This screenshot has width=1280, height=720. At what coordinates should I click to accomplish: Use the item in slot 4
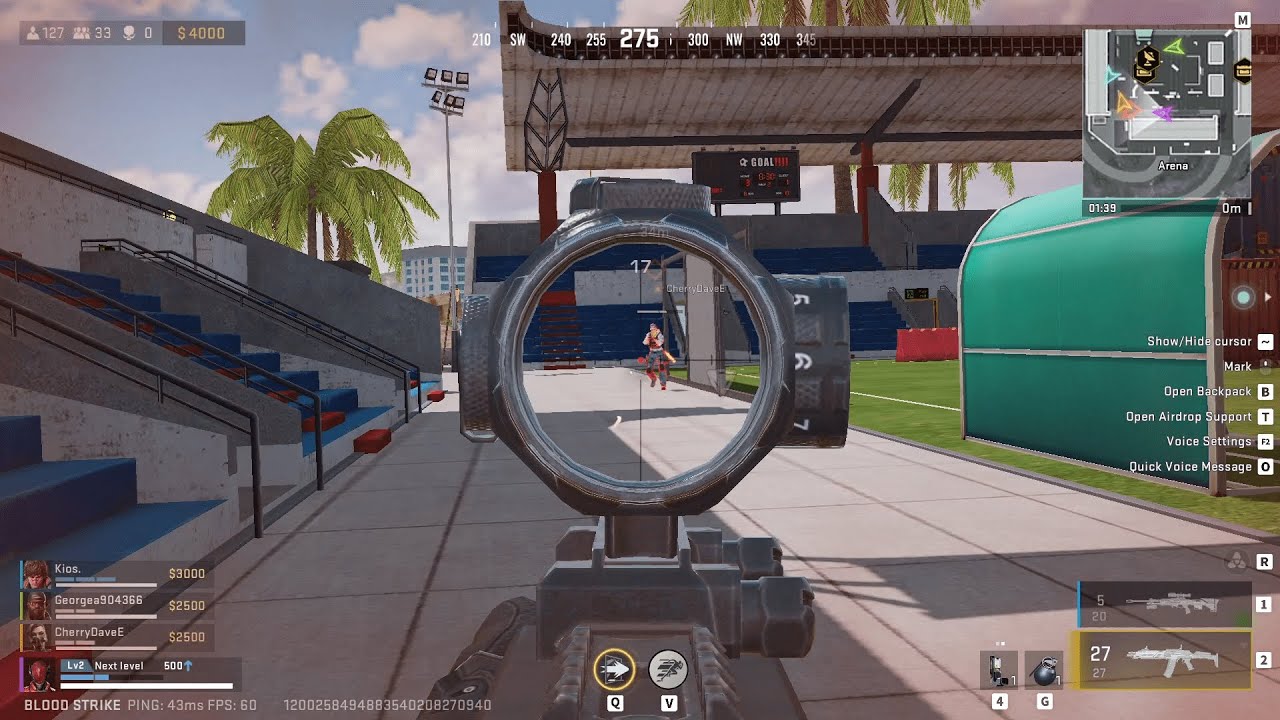pos(998,670)
